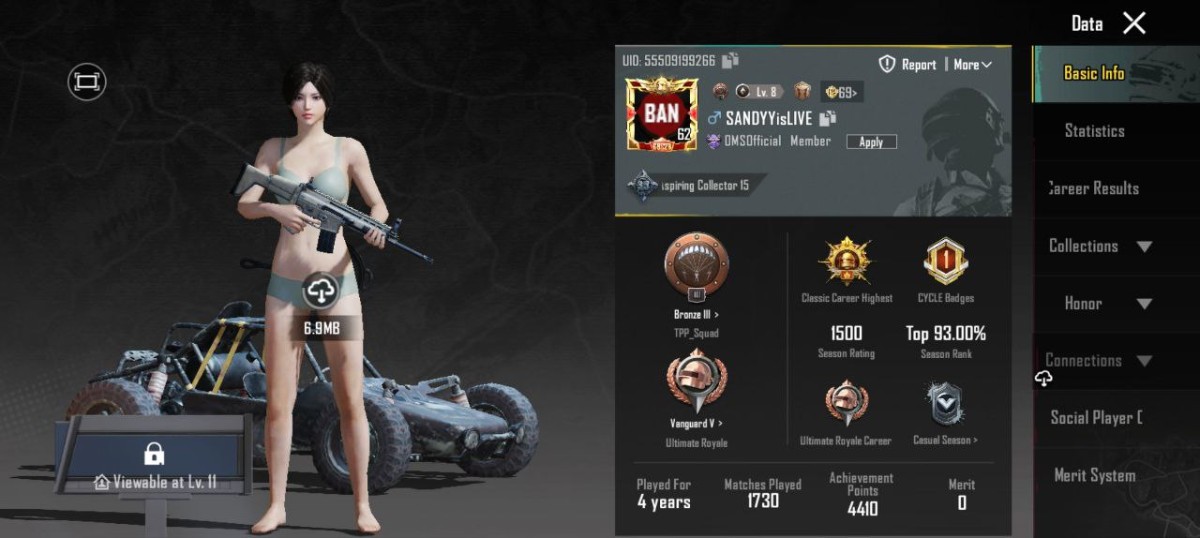Open the Career Results tab

[x=1094, y=188]
